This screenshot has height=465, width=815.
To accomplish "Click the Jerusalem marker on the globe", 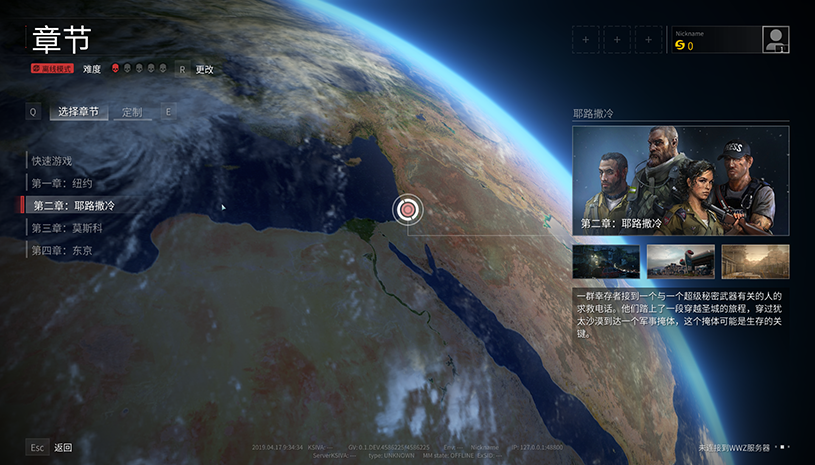I will click(x=407, y=209).
